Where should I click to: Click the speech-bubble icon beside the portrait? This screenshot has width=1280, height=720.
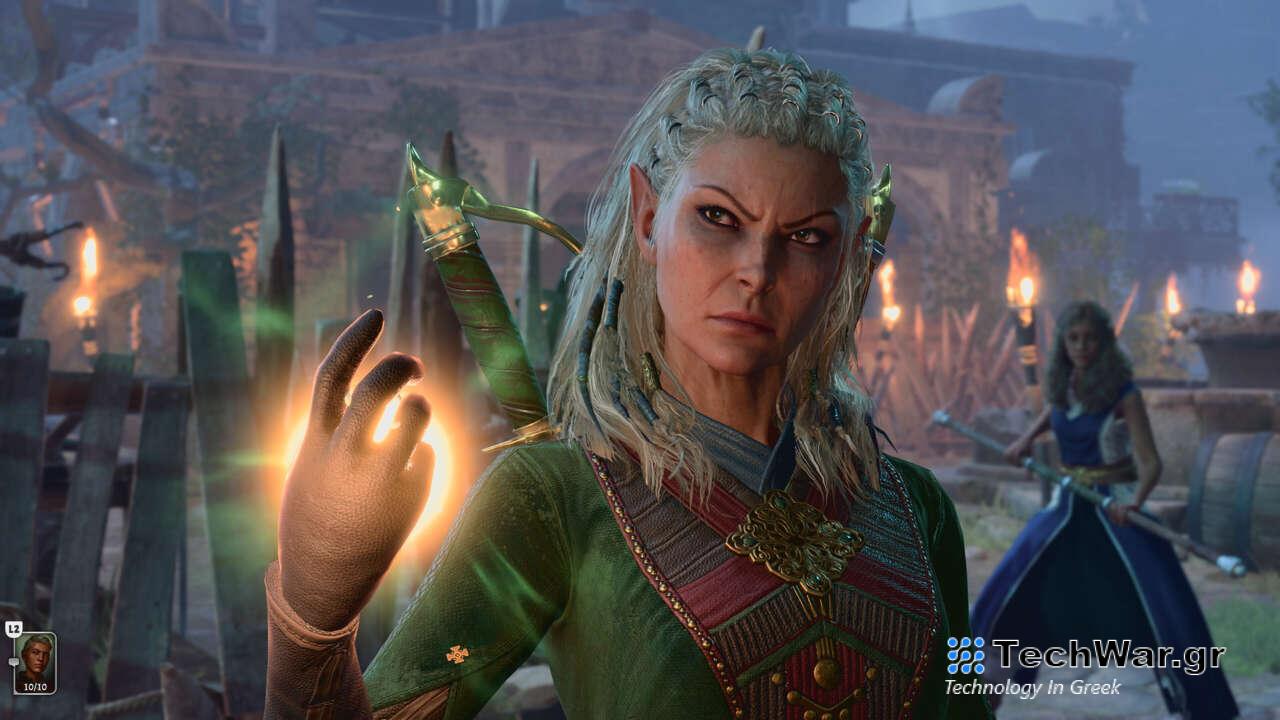14,661
